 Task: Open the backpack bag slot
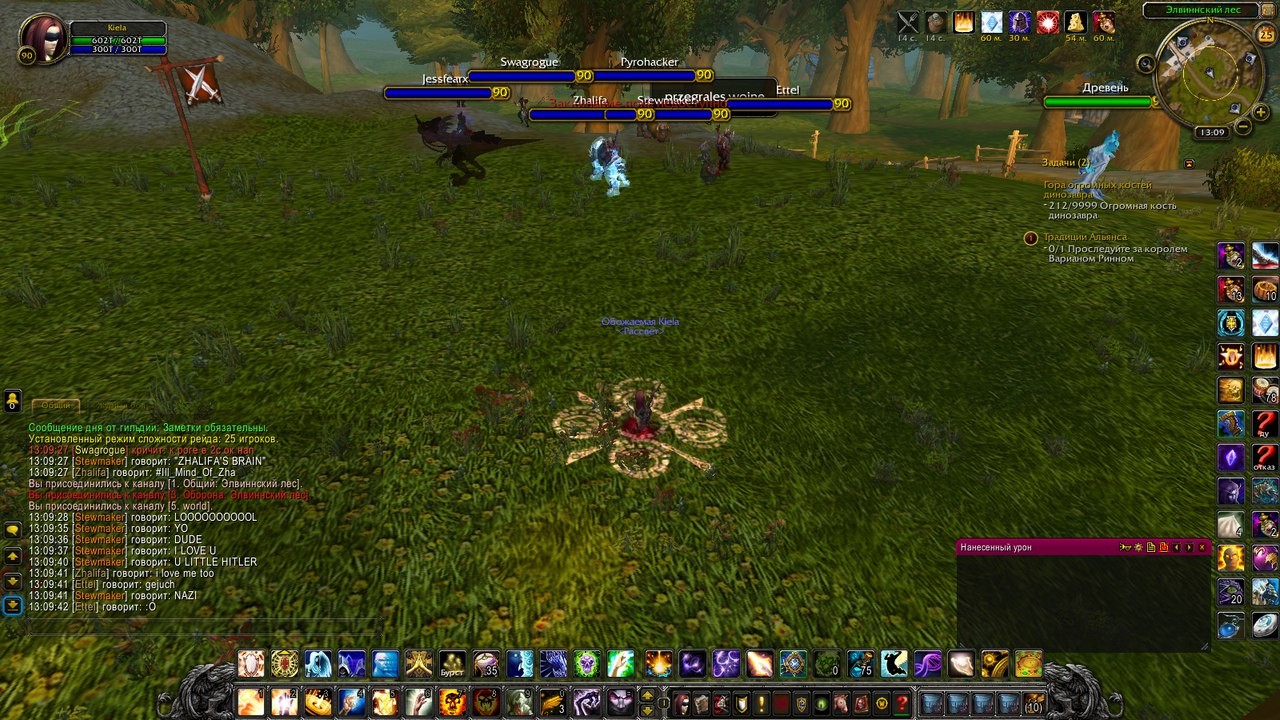[1035, 703]
